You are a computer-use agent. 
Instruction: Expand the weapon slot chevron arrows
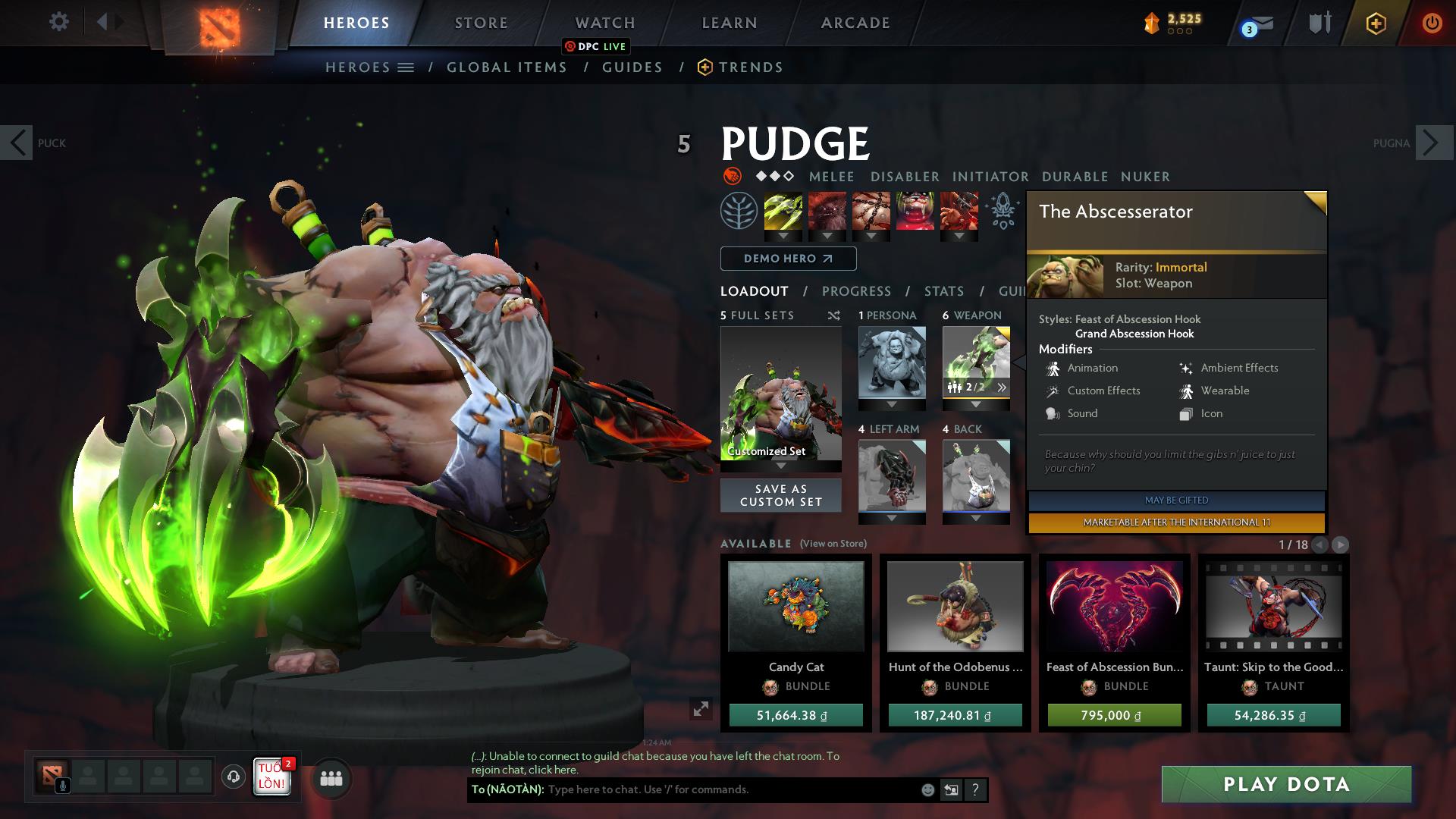(x=1003, y=386)
